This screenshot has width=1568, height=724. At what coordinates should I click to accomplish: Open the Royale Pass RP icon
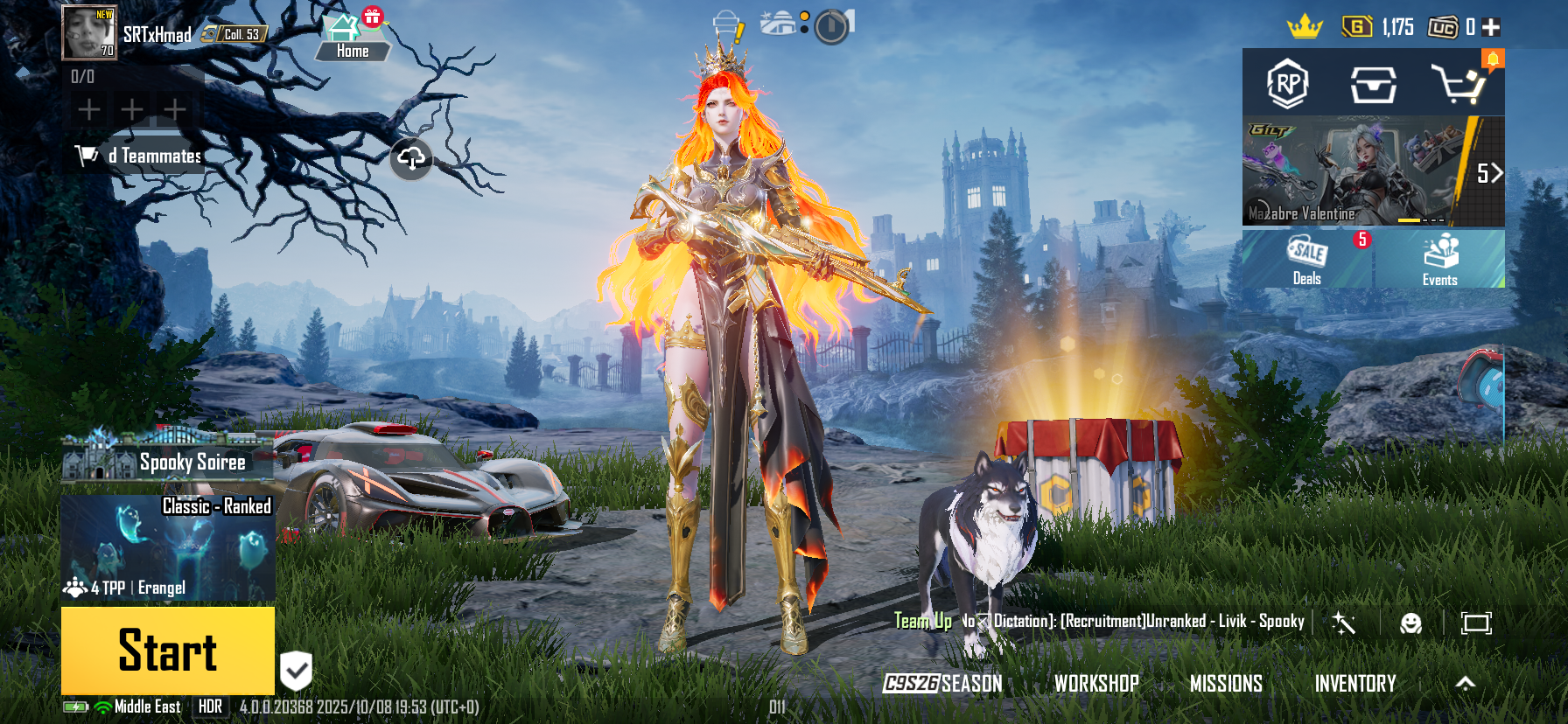coord(1287,84)
